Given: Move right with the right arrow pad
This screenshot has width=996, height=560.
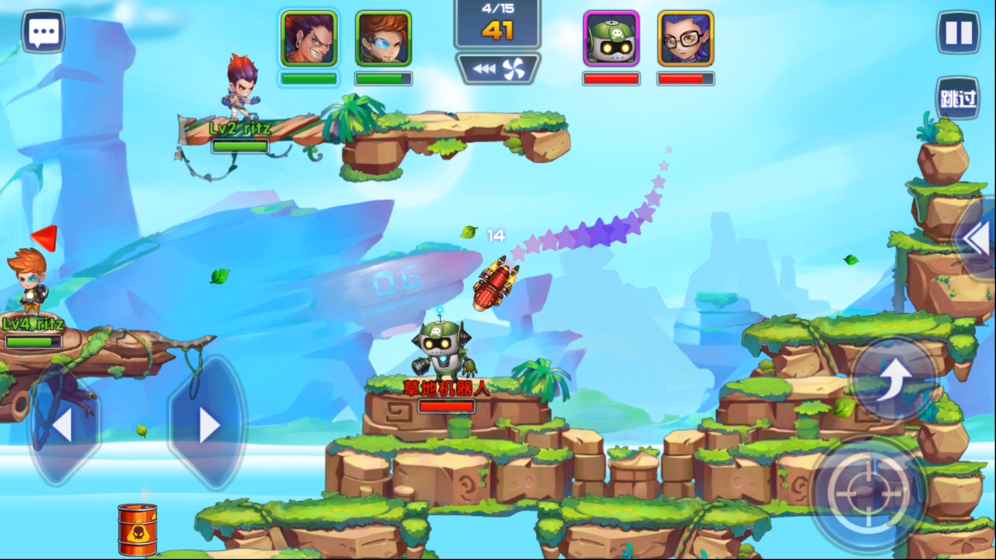Looking at the screenshot, I should tap(207, 424).
